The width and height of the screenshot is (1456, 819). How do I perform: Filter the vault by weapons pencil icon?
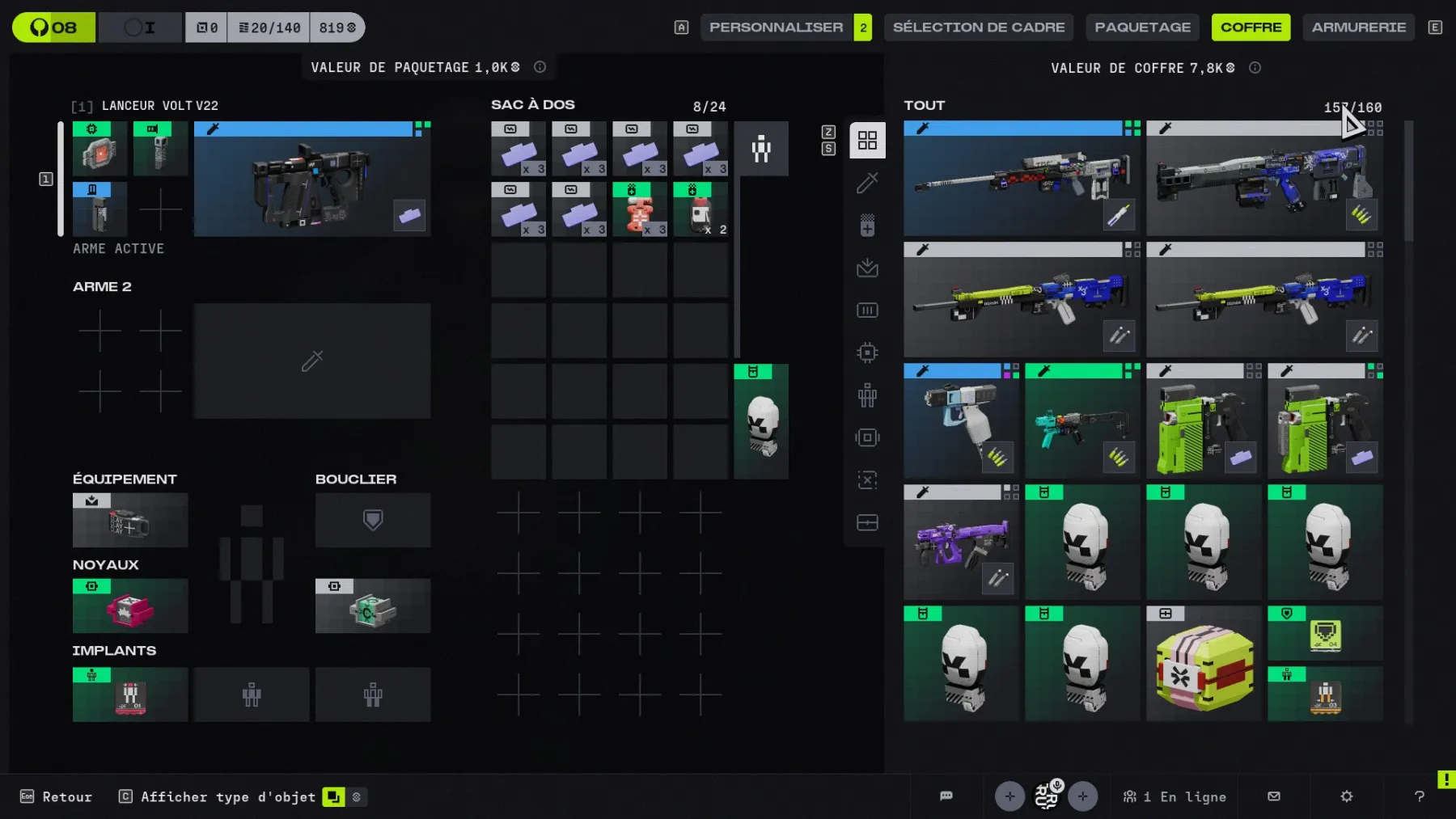[x=867, y=184]
